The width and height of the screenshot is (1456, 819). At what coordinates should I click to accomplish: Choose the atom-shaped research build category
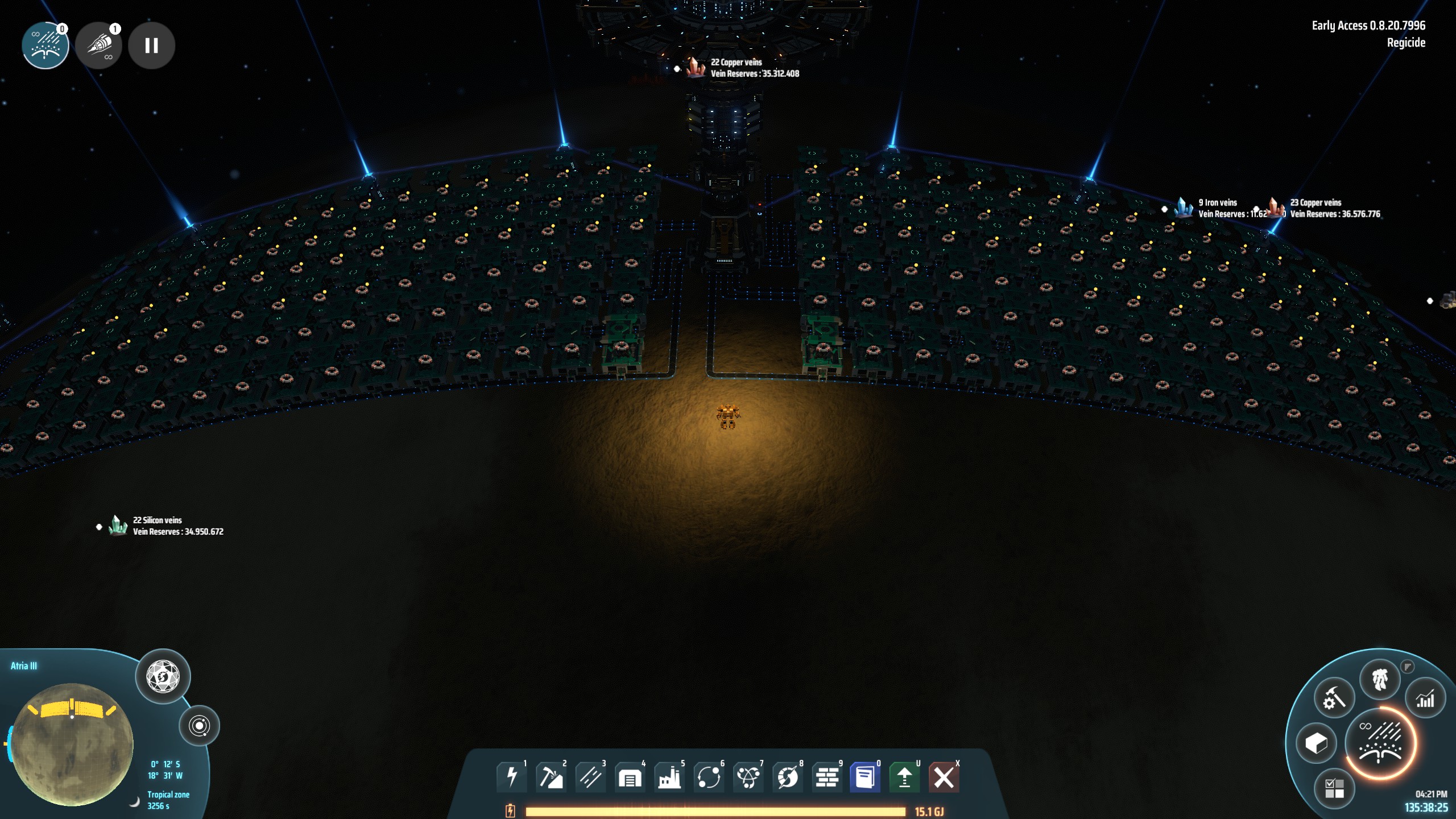748,777
